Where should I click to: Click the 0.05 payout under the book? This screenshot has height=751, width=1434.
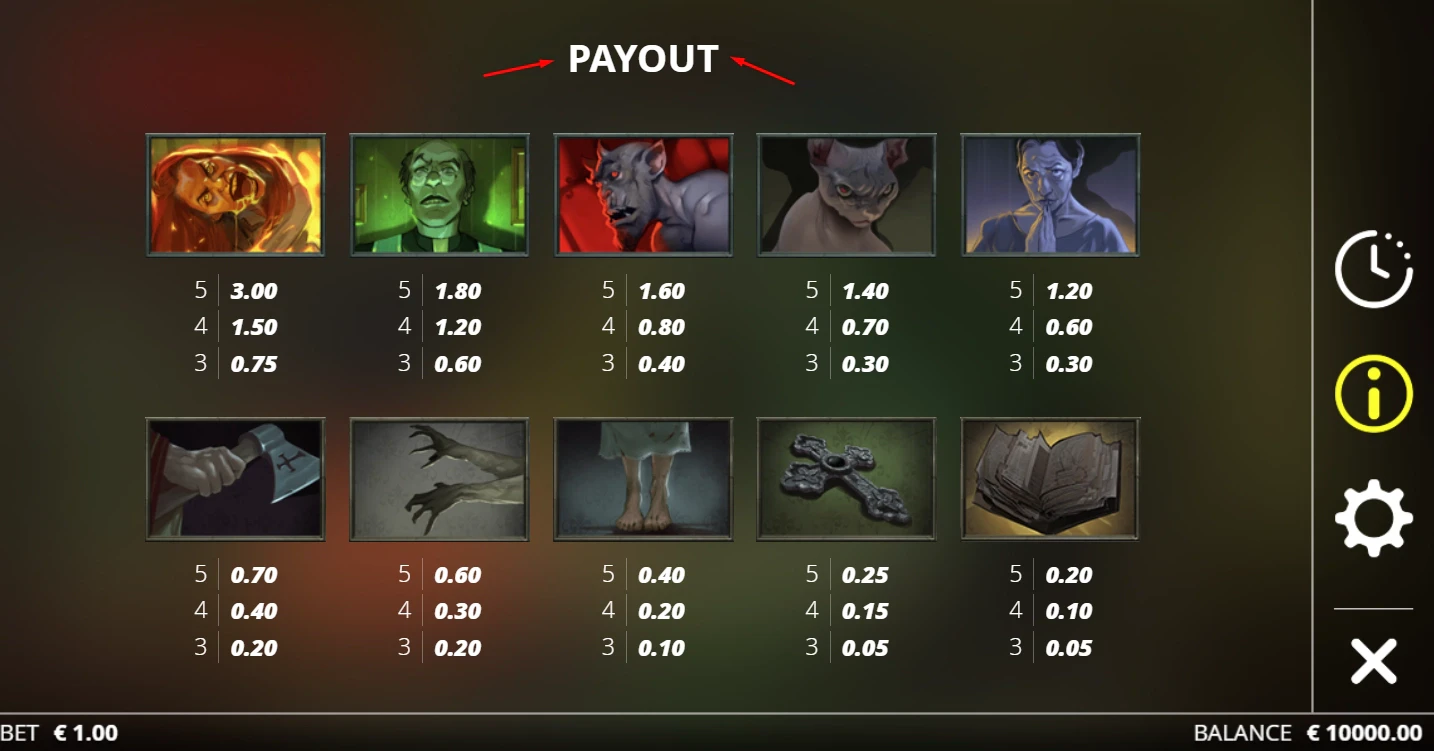coord(1071,647)
